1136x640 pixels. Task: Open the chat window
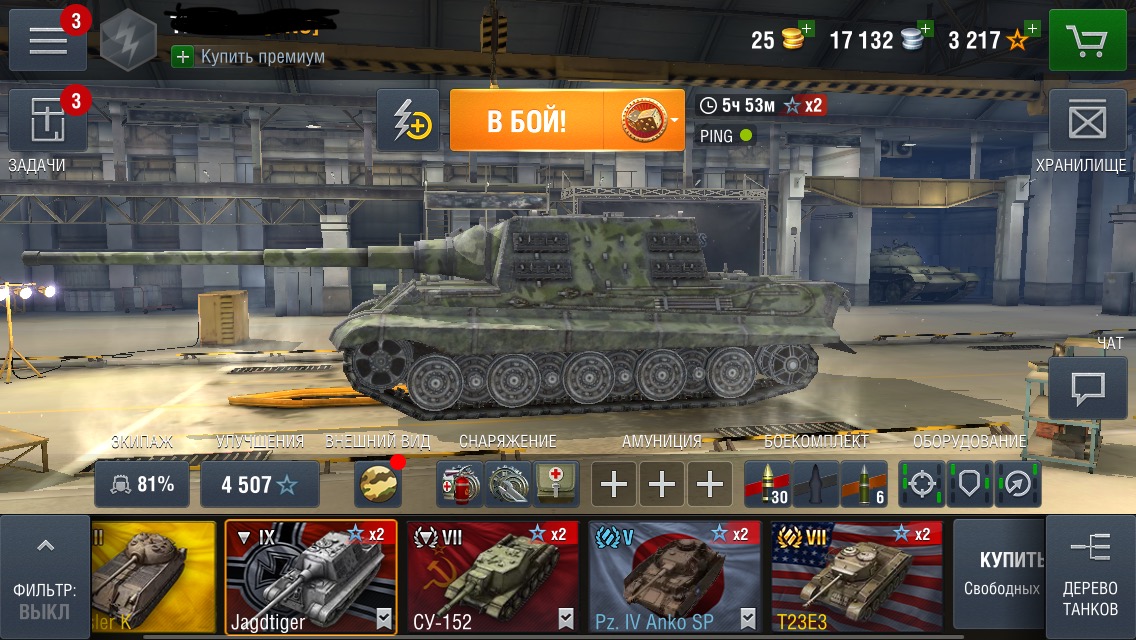[1087, 388]
